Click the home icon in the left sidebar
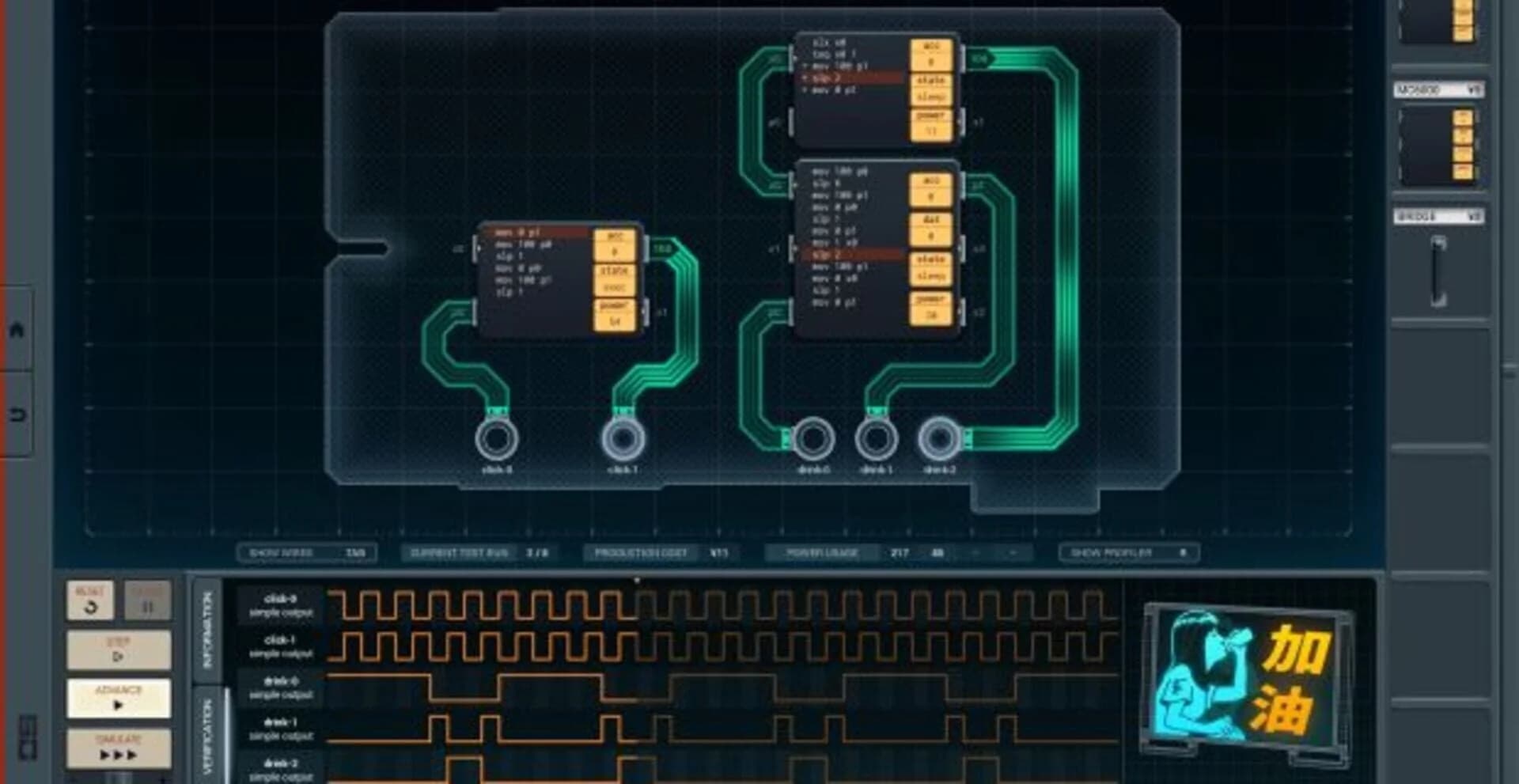Screen dimensions: 1519x784 16,332
